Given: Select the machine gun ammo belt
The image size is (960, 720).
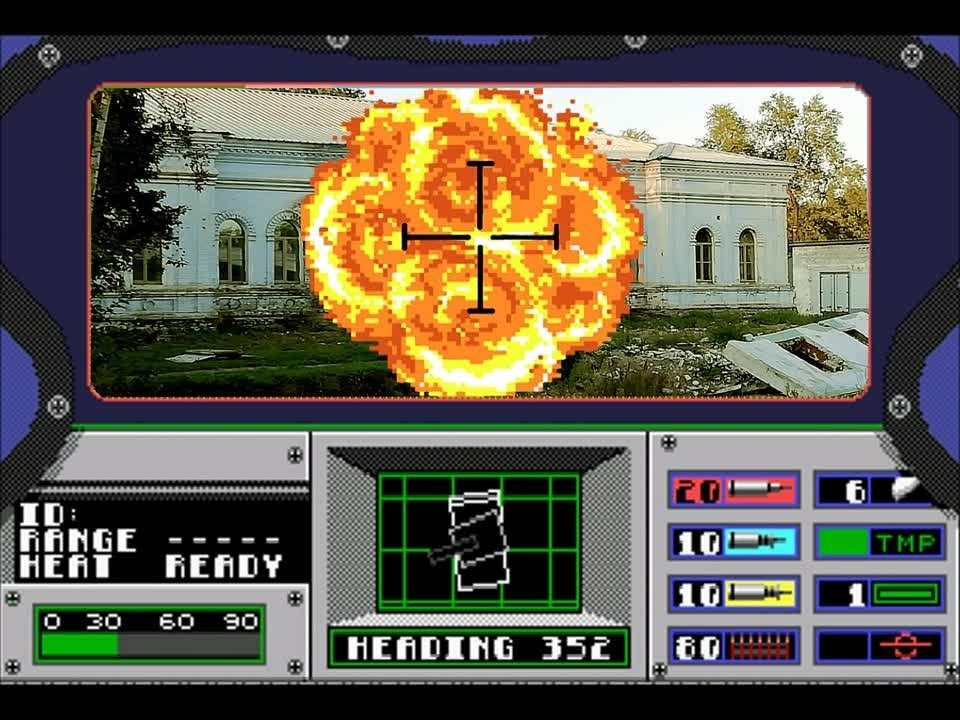Looking at the screenshot, I should click(x=734, y=646).
